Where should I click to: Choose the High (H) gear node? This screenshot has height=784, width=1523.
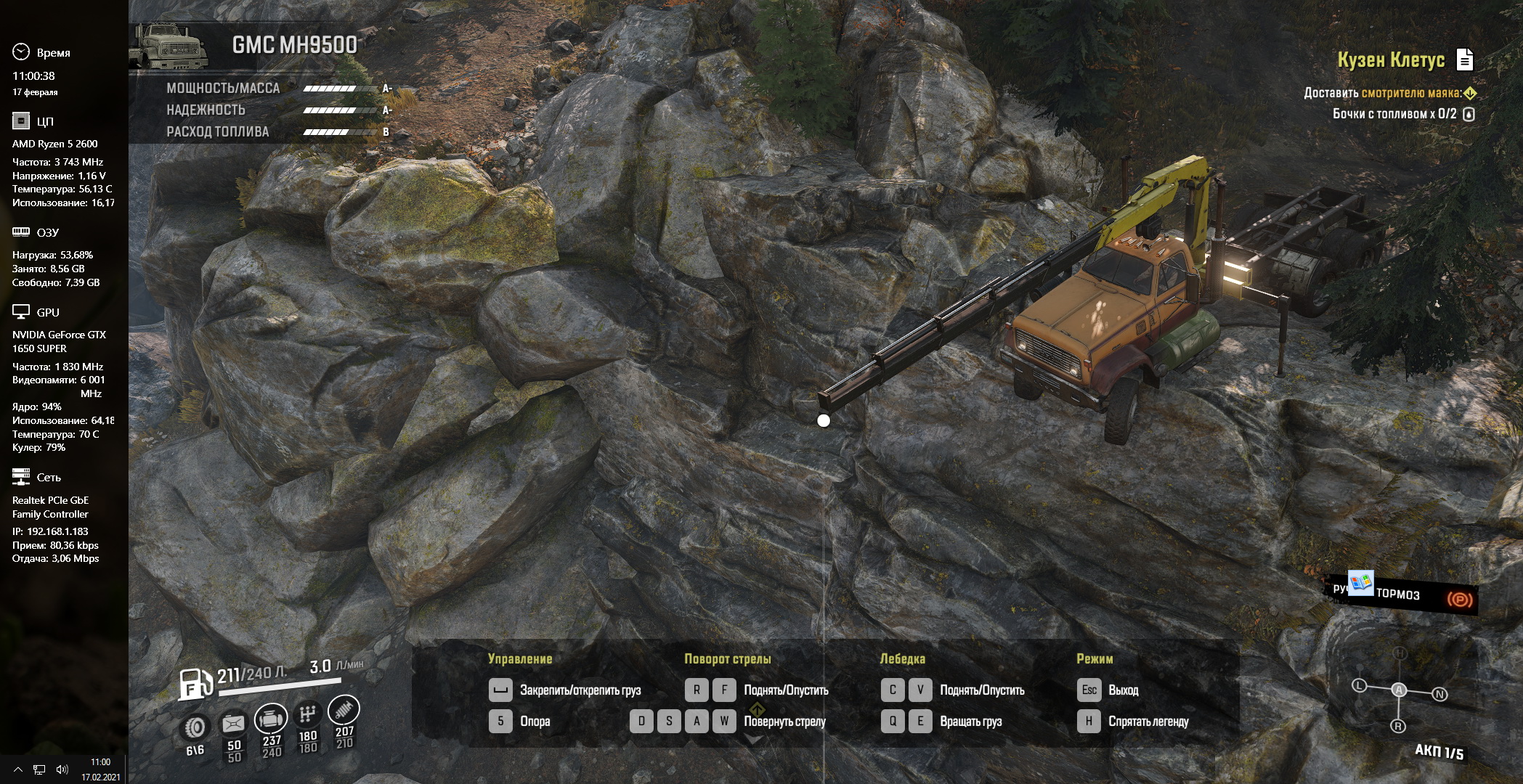tap(1400, 653)
